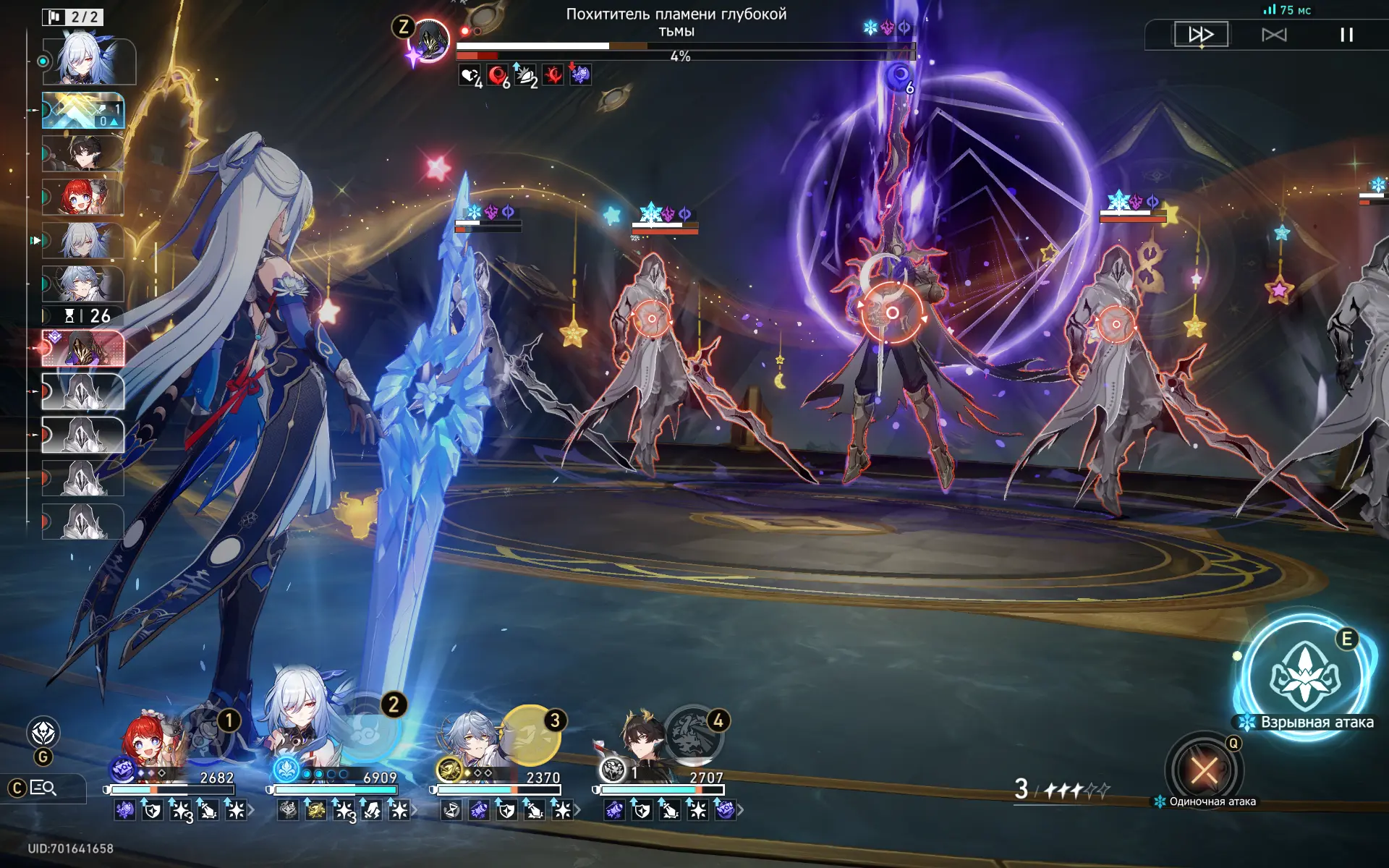
Task: Open the team technique emblem button
Action: click(x=43, y=733)
